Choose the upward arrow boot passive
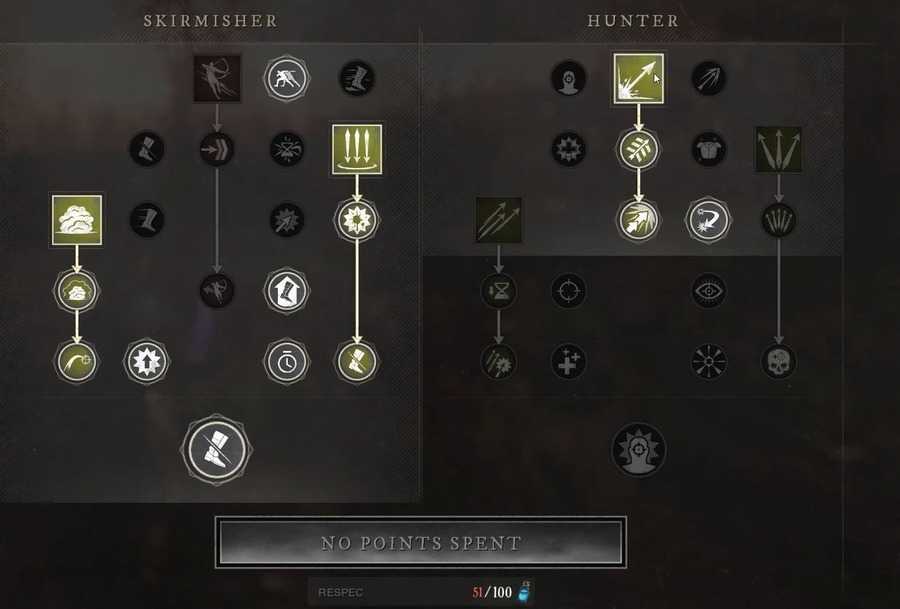Image resolution: width=900 pixels, height=609 pixels. [x=287, y=291]
